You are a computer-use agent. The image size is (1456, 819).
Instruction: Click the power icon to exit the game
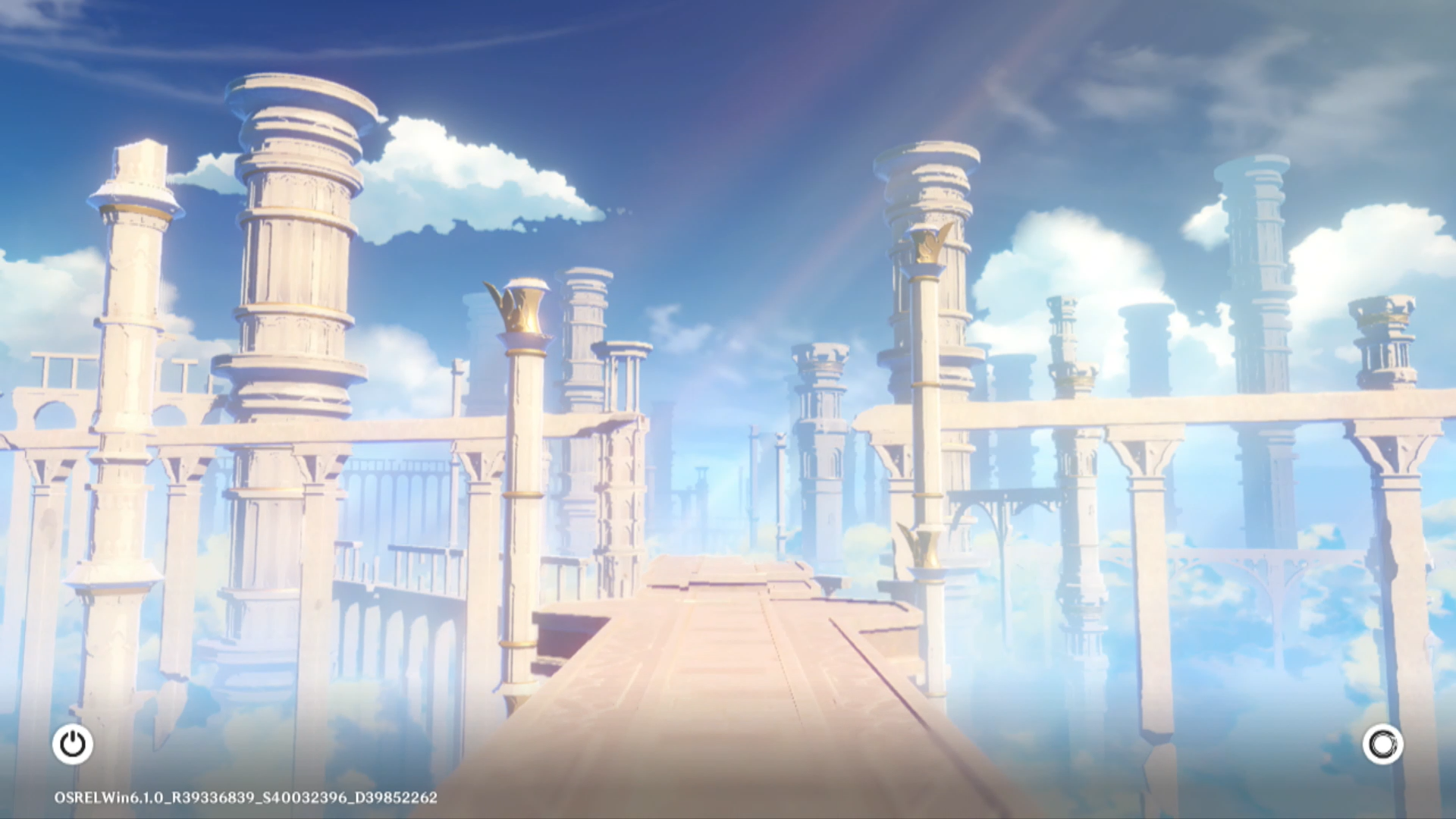[x=73, y=744]
